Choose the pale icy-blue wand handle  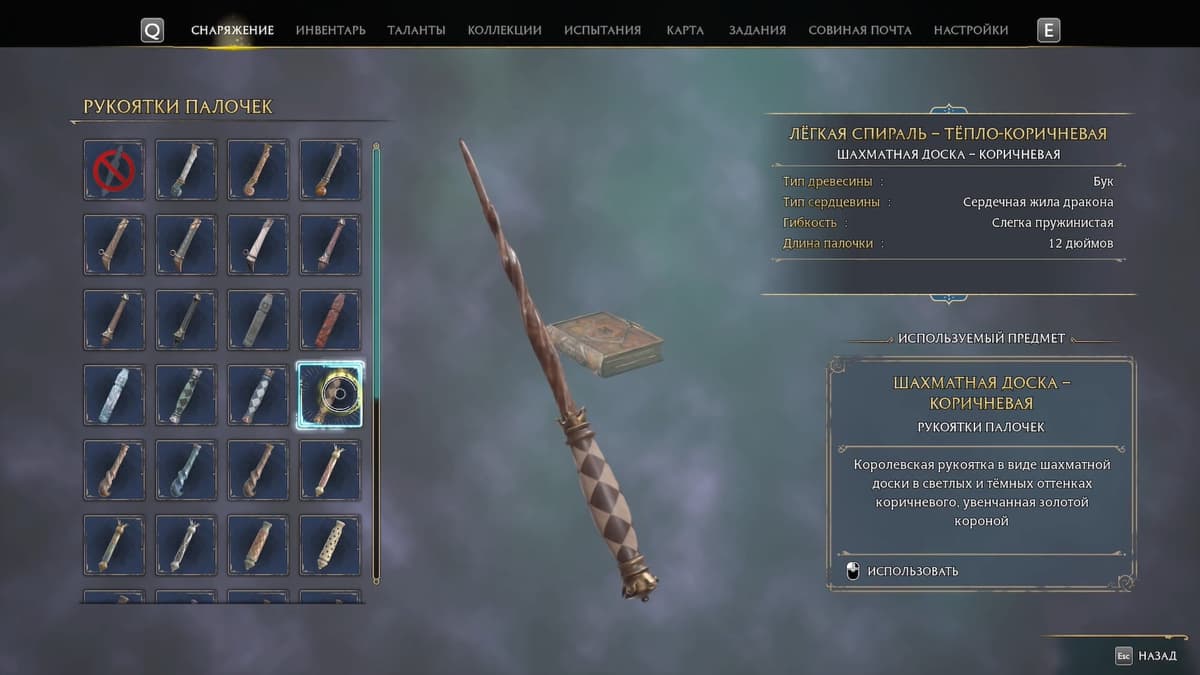click(114, 395)
